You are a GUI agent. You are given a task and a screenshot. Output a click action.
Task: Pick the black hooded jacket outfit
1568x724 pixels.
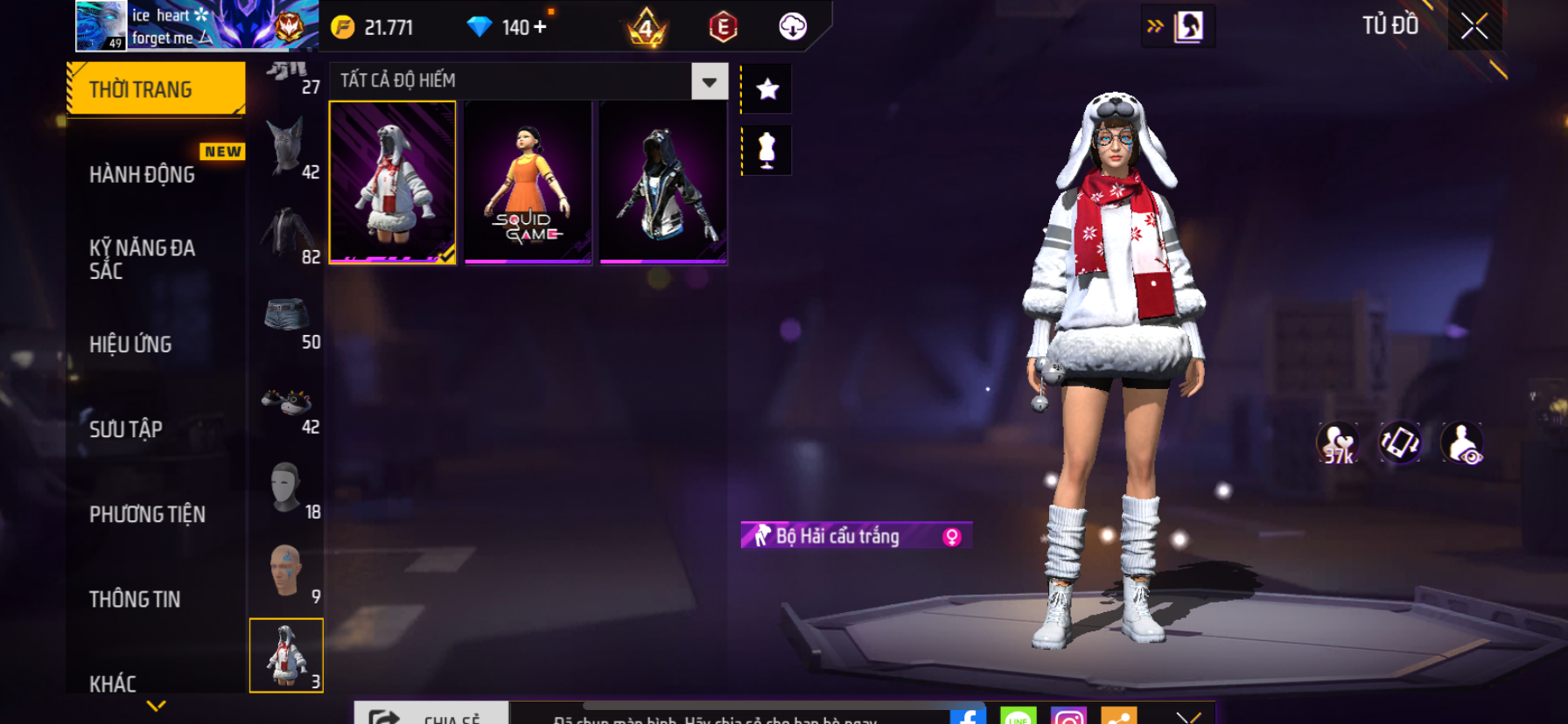pos(663,182)
